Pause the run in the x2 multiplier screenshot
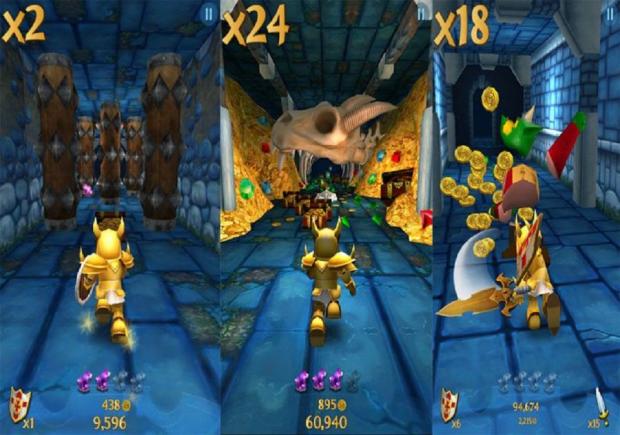Viewport: 620px width, 435px height. tap(207, 13)
